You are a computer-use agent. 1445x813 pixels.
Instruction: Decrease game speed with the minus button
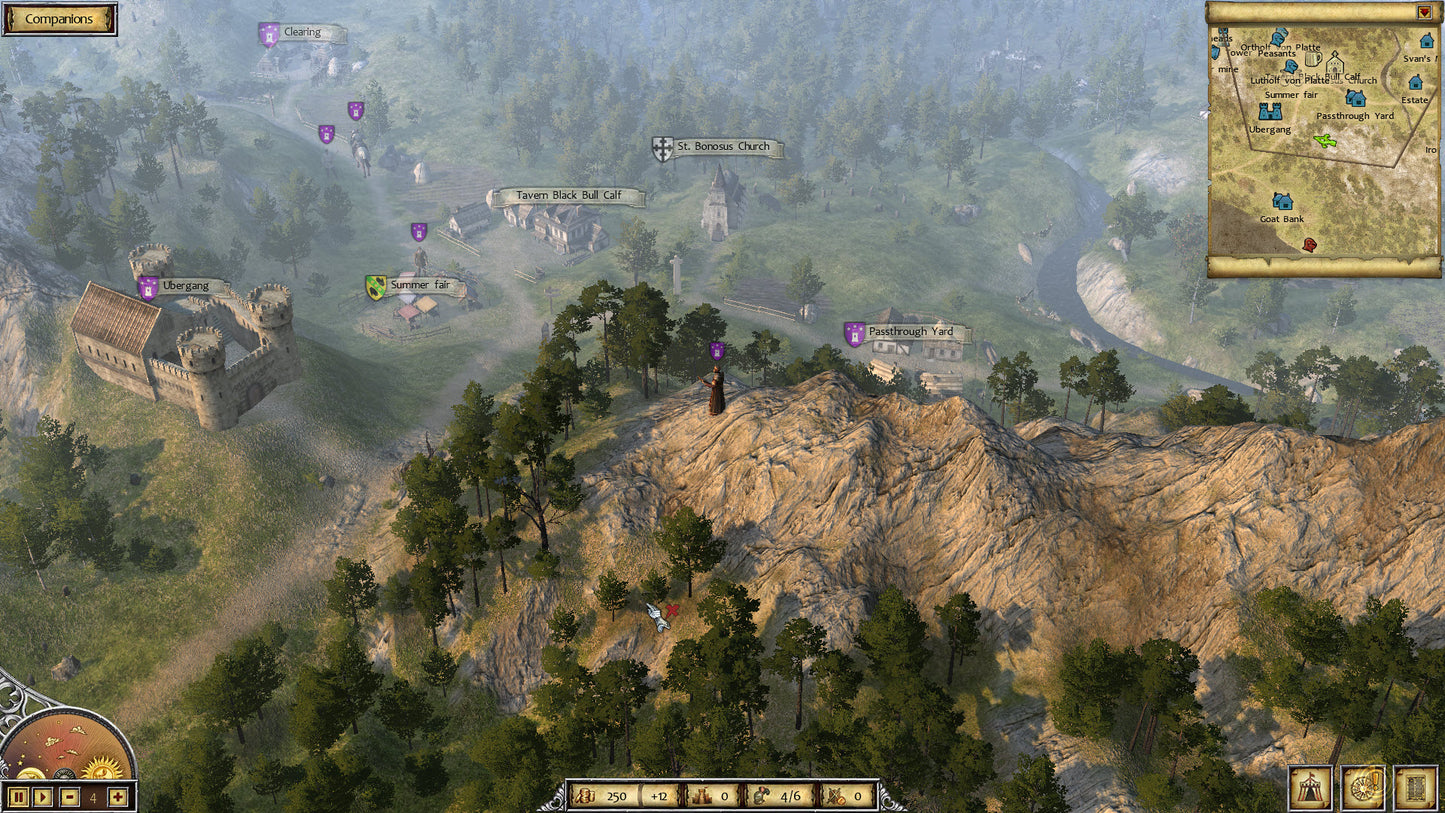(69, 797)
